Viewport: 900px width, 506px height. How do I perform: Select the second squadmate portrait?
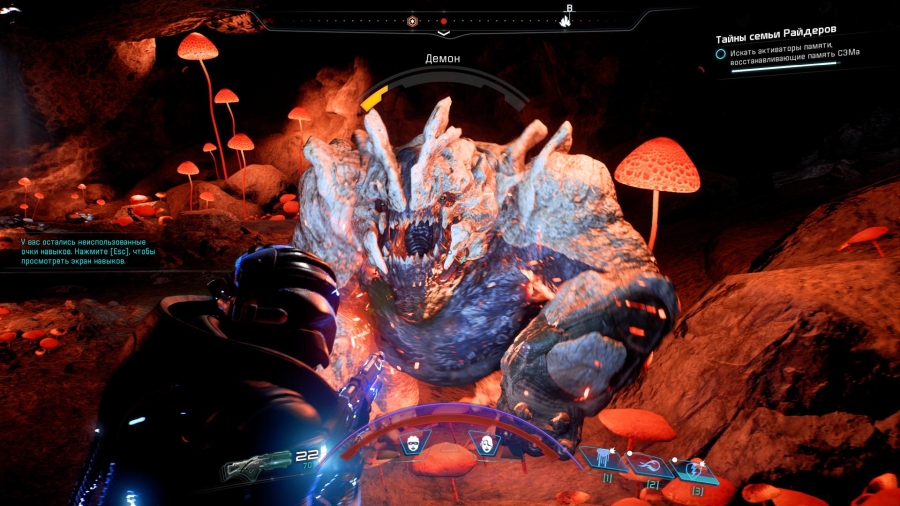tap(485, 444)
